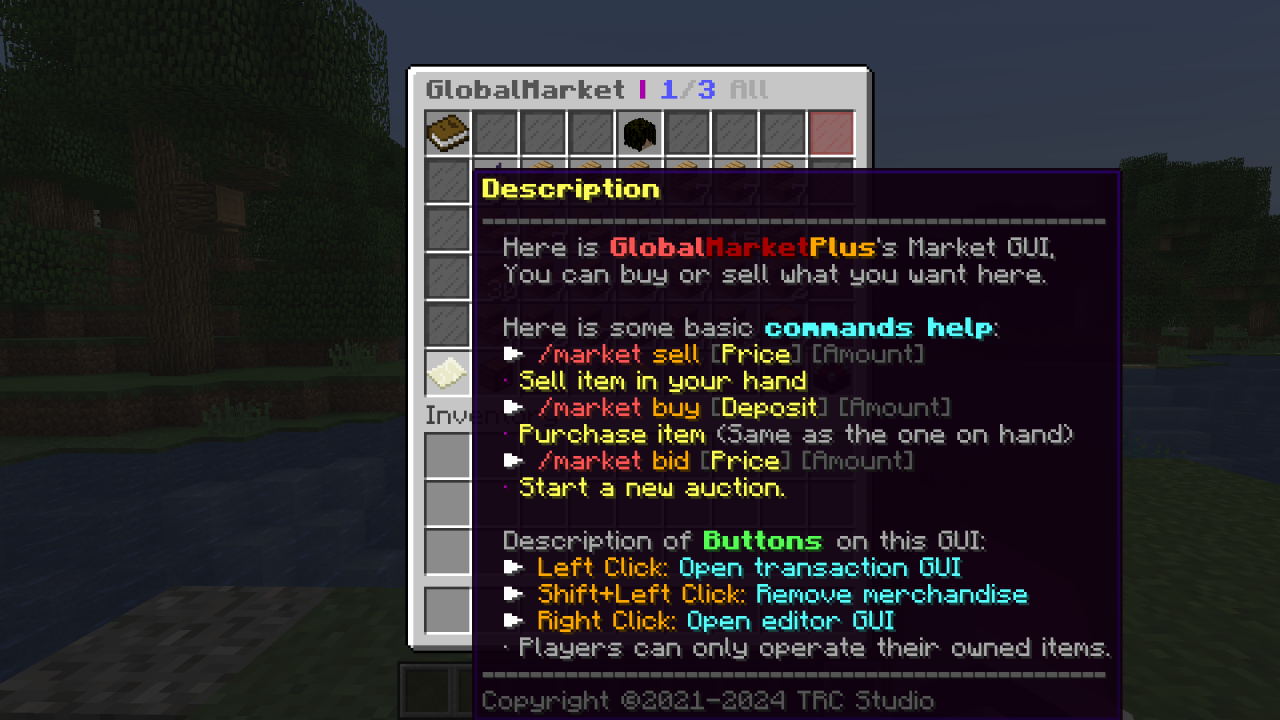Select the player head icon
This screenshot has height=720, width=1280.
tap(640, 133)
